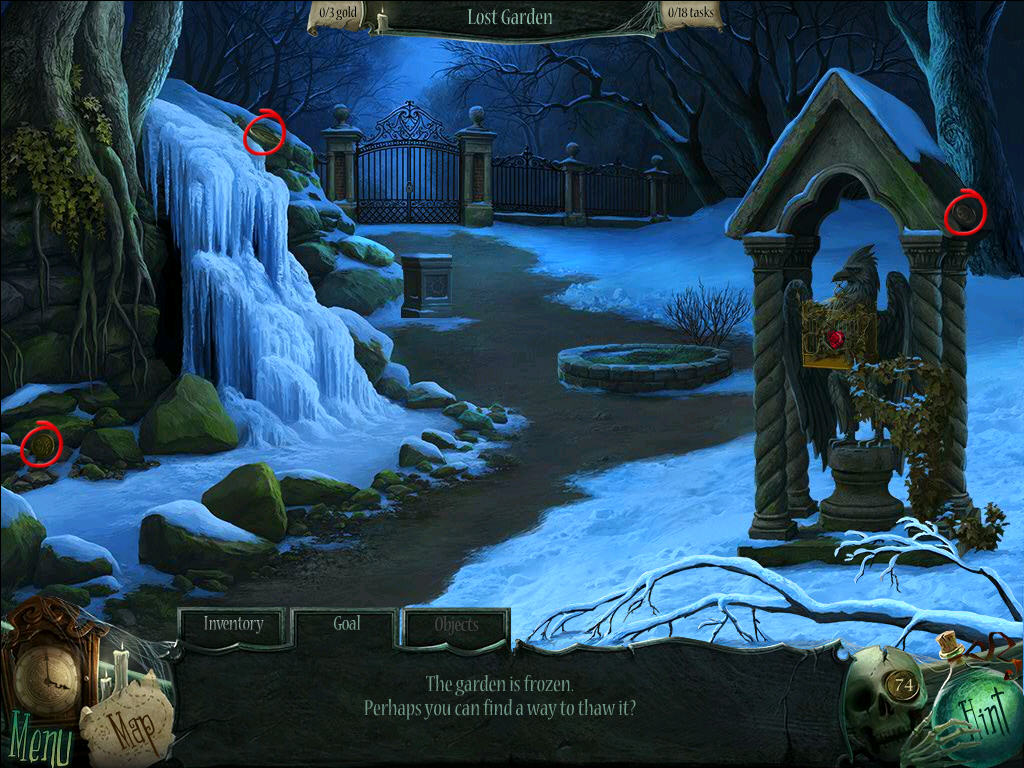Select the Goal tab

[346, 625]
